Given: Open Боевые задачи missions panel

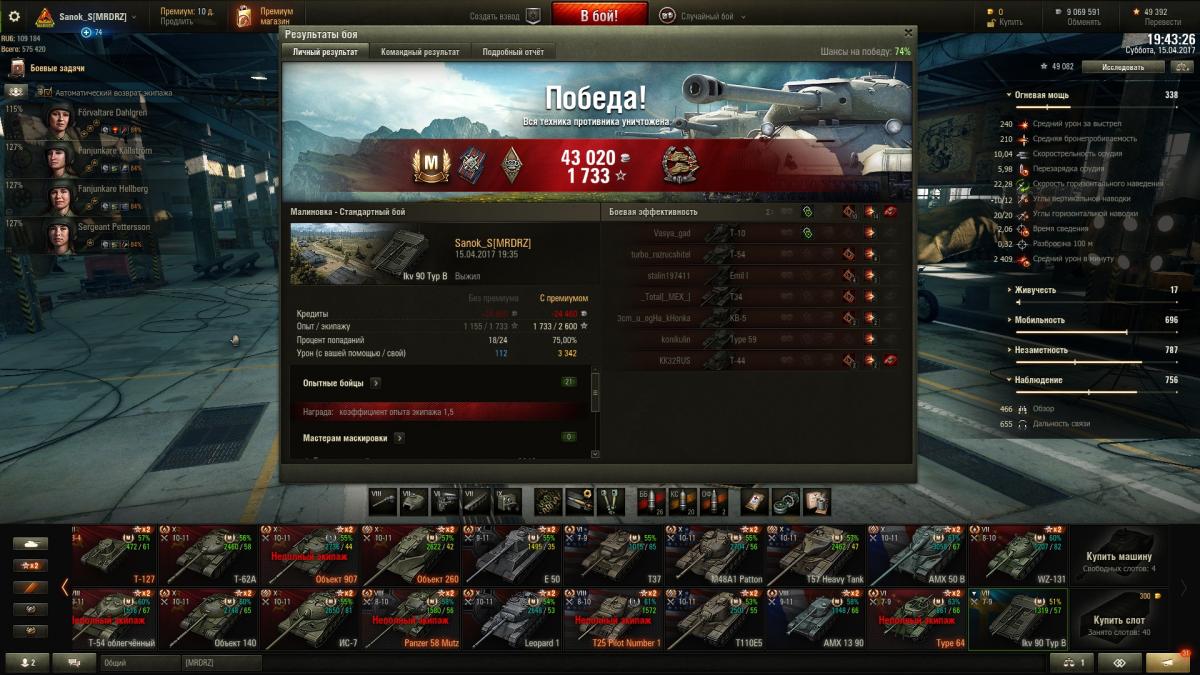Looking at the screenshot, I should (56, 68).
